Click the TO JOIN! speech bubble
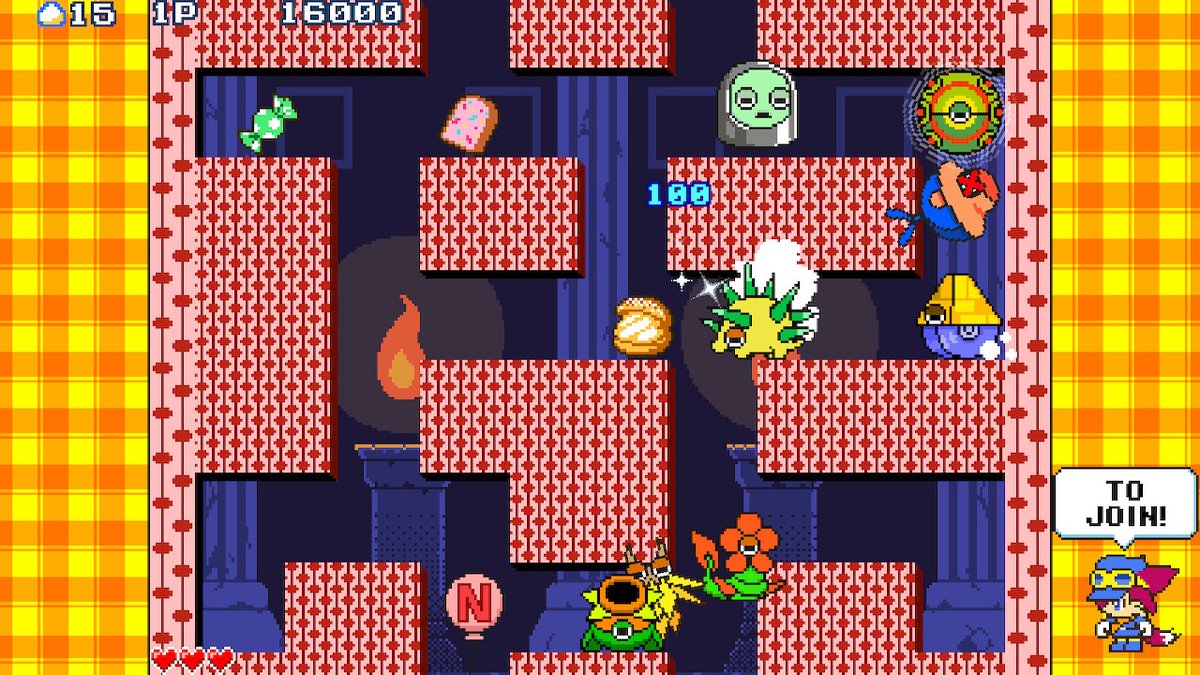1200x675 pixels. (x=1123, y=504)
